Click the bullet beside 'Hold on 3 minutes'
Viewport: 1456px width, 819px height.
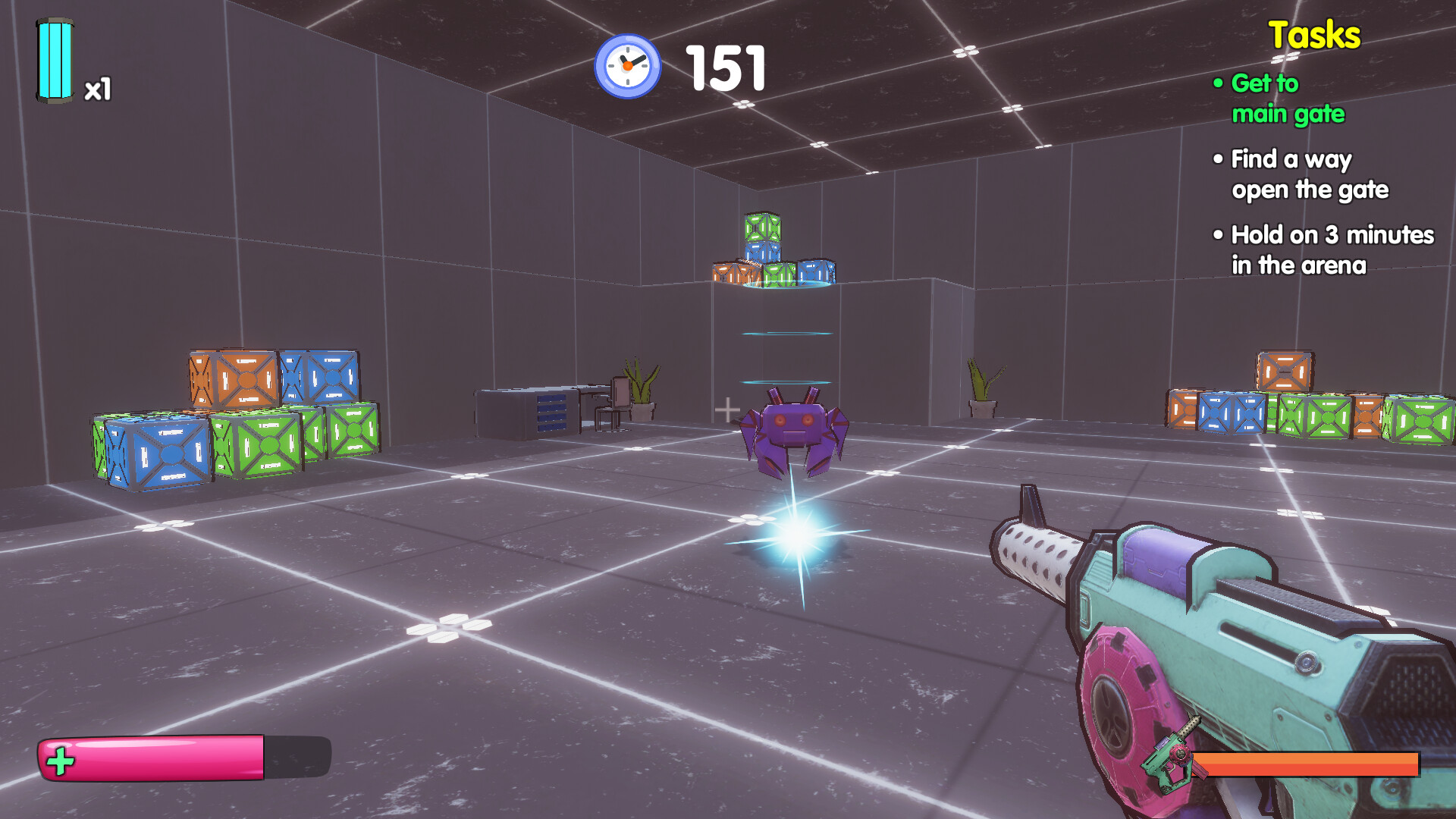click(1219, 235)
